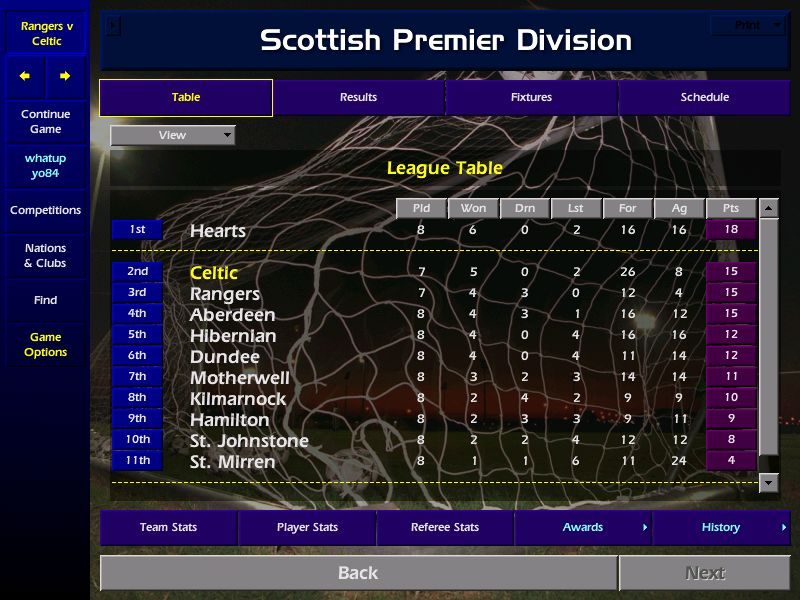800x600 pixels.
Task: Expand the Awards menu
Action: pyautogui.click(x=583, y=527)
